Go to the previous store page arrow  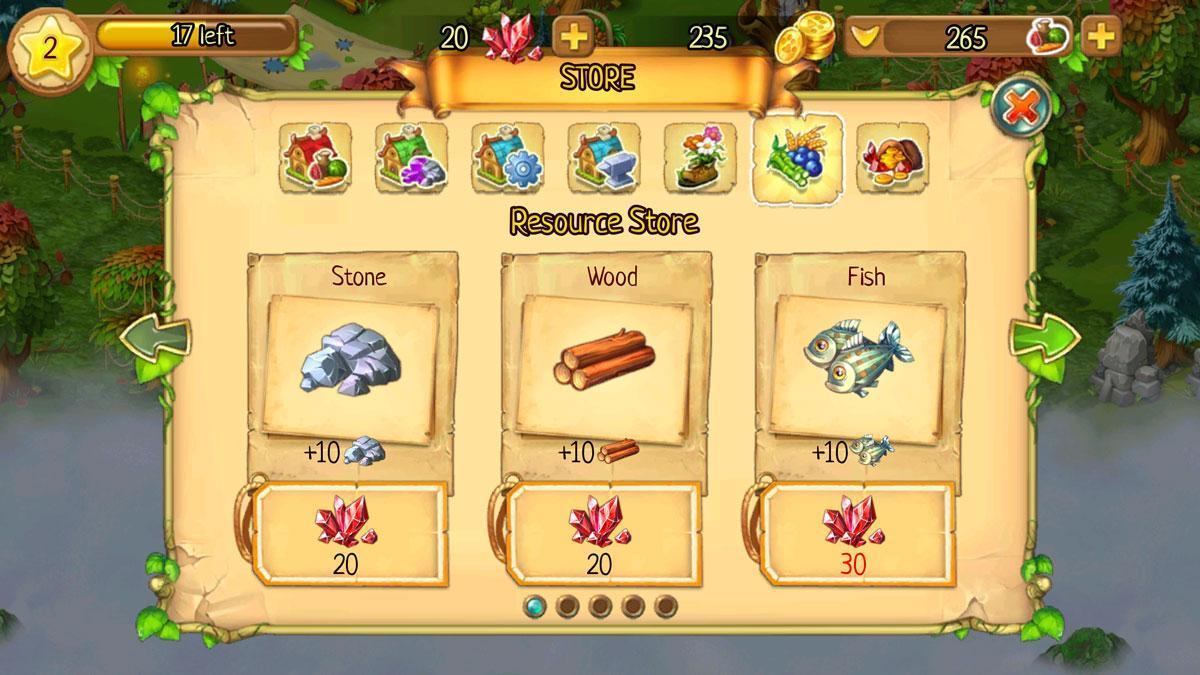click(156, 340)
